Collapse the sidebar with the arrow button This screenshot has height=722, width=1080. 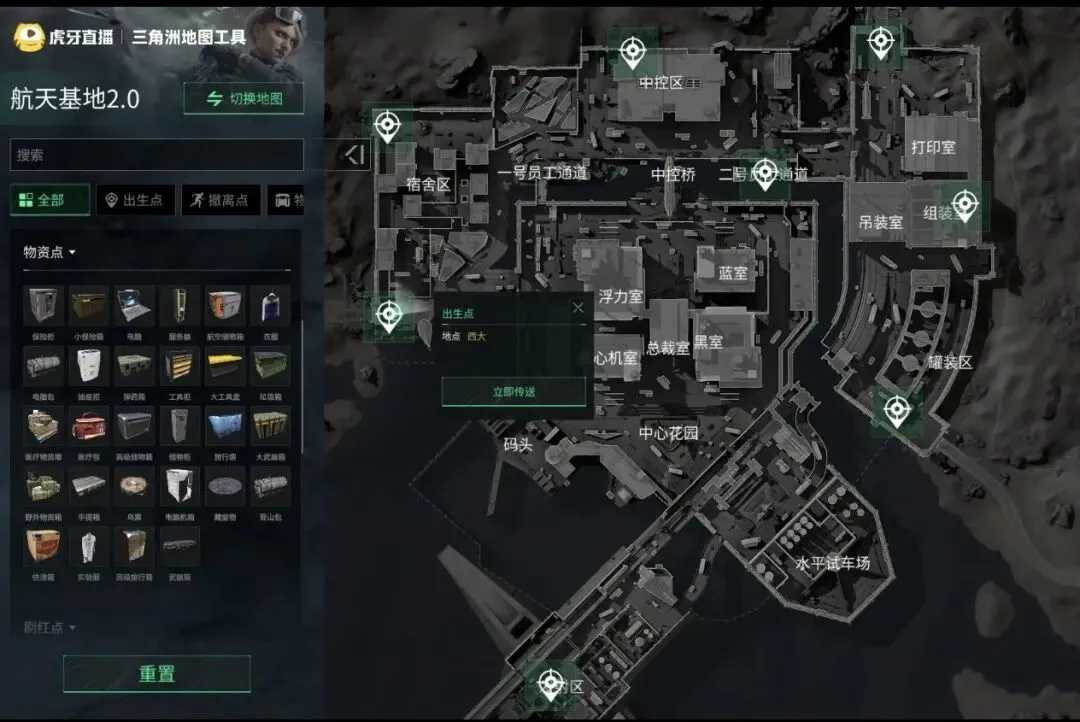(x=355, y=155)
